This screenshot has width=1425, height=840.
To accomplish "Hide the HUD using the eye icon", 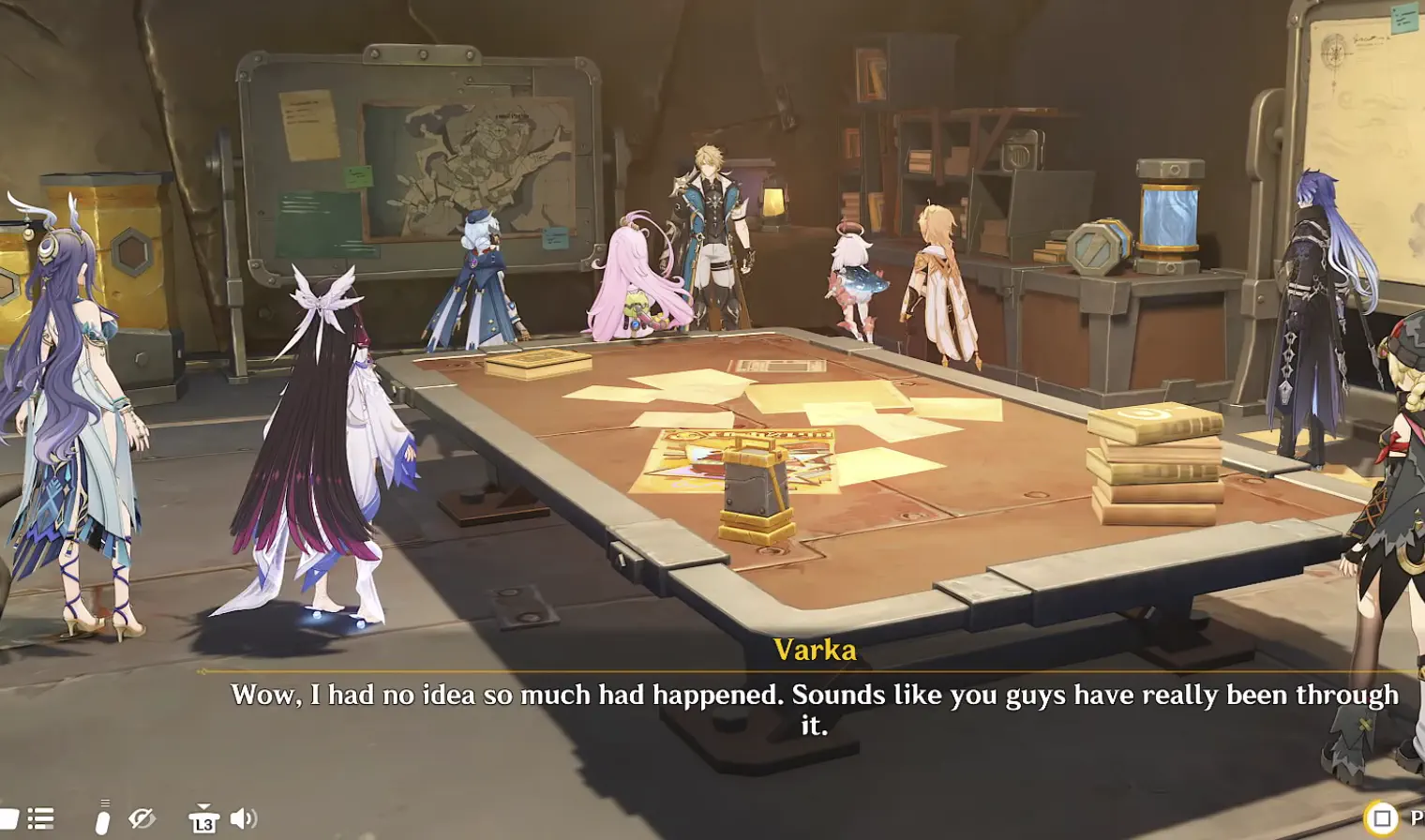I will [x=141, y=817].
